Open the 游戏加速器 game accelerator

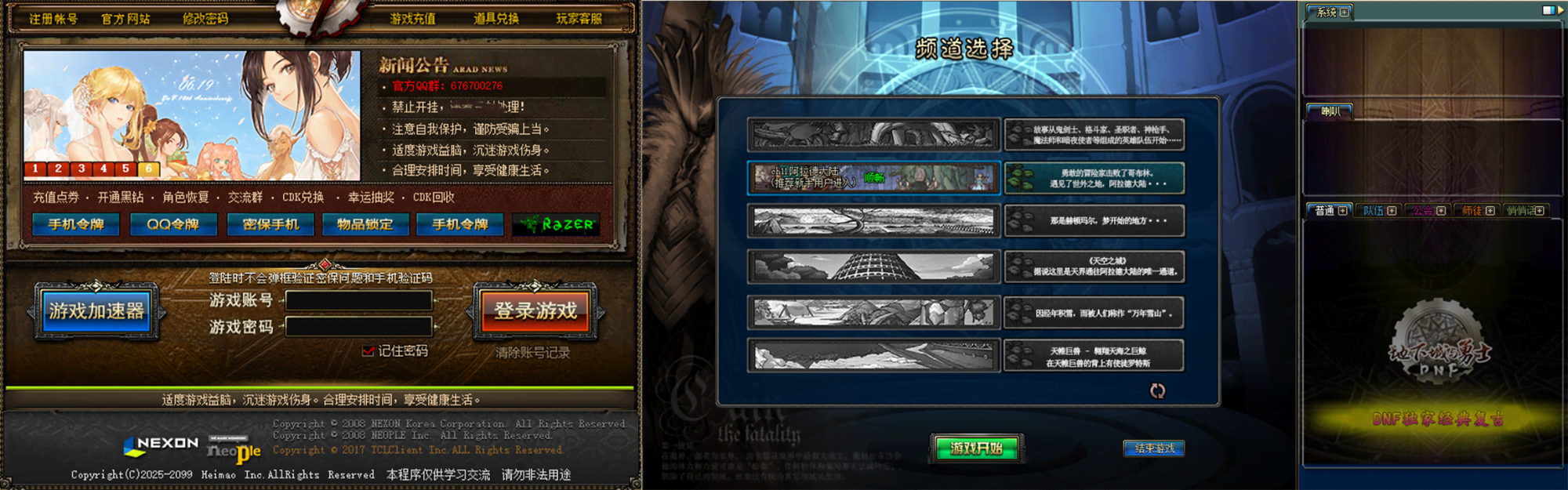tap(96, 311)
